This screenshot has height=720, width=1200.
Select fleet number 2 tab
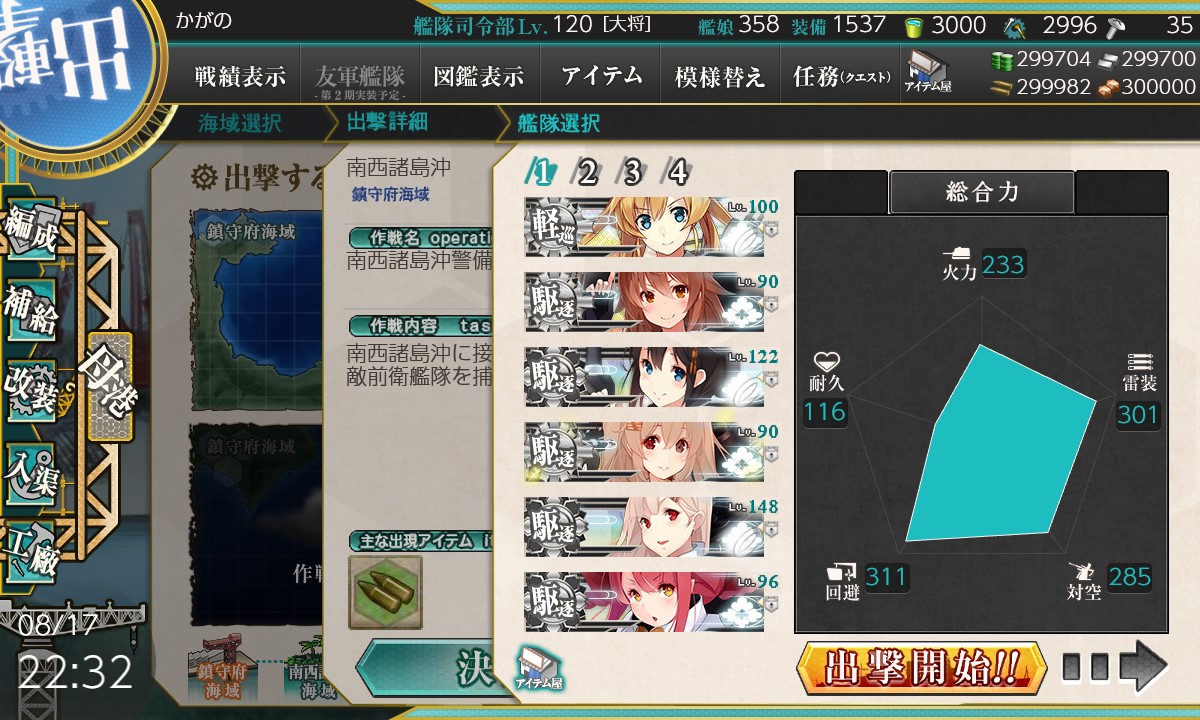(x=587, y=173)
